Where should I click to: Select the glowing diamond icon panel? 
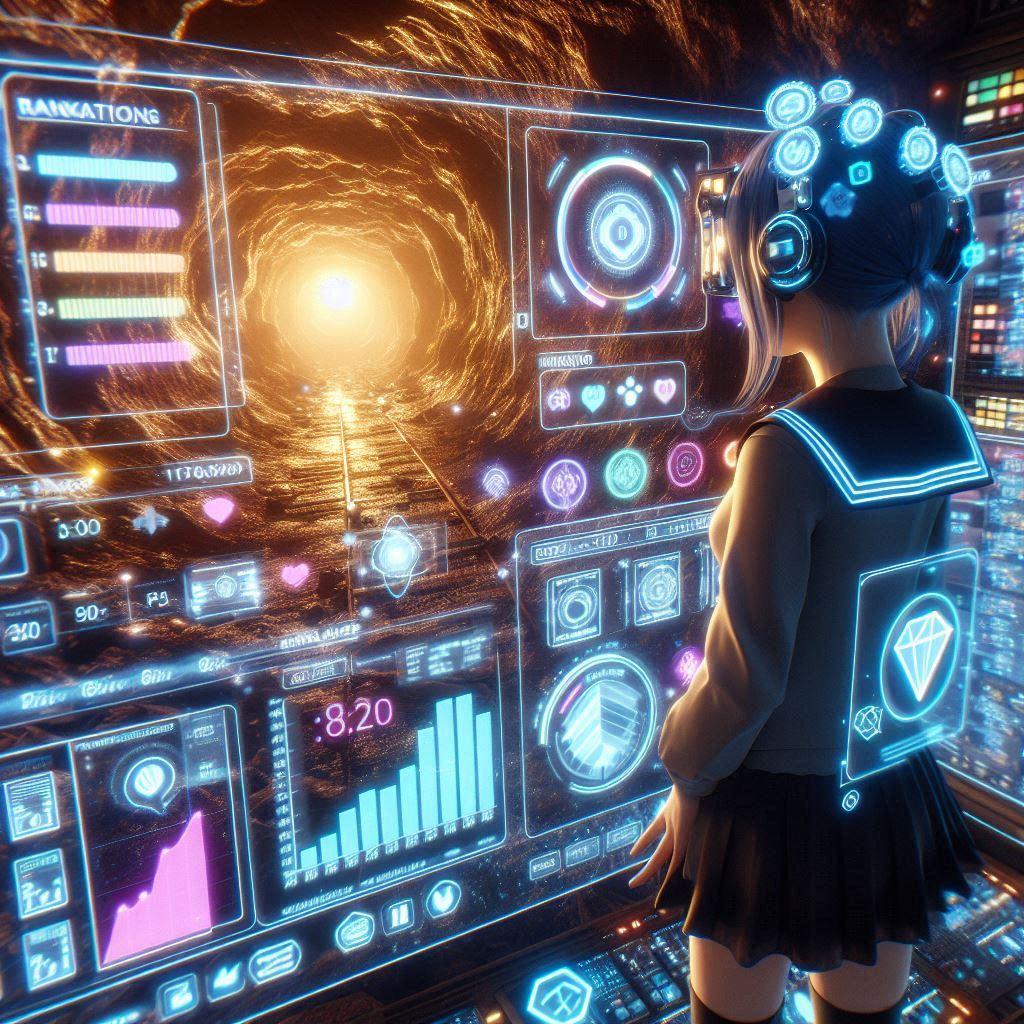tap(912, 661)
